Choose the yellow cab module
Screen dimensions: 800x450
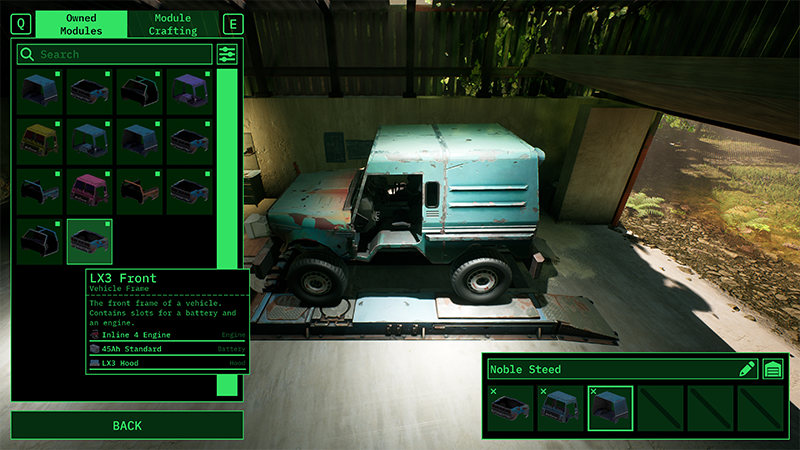pos(40,141)
